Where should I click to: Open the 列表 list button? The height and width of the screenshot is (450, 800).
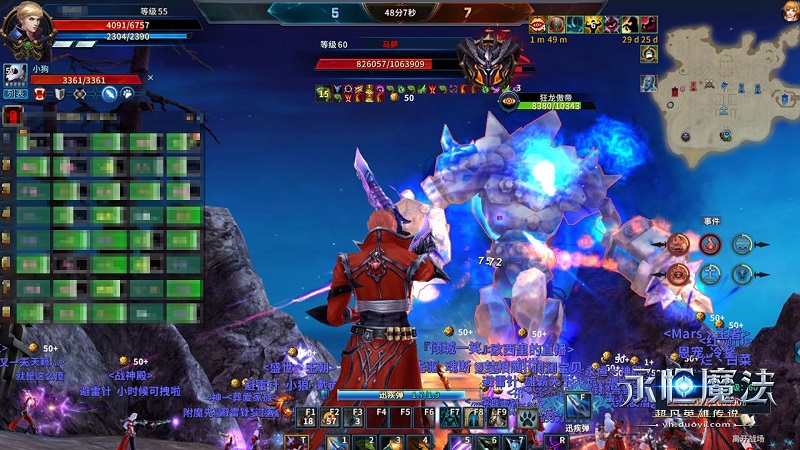point(14,94)
